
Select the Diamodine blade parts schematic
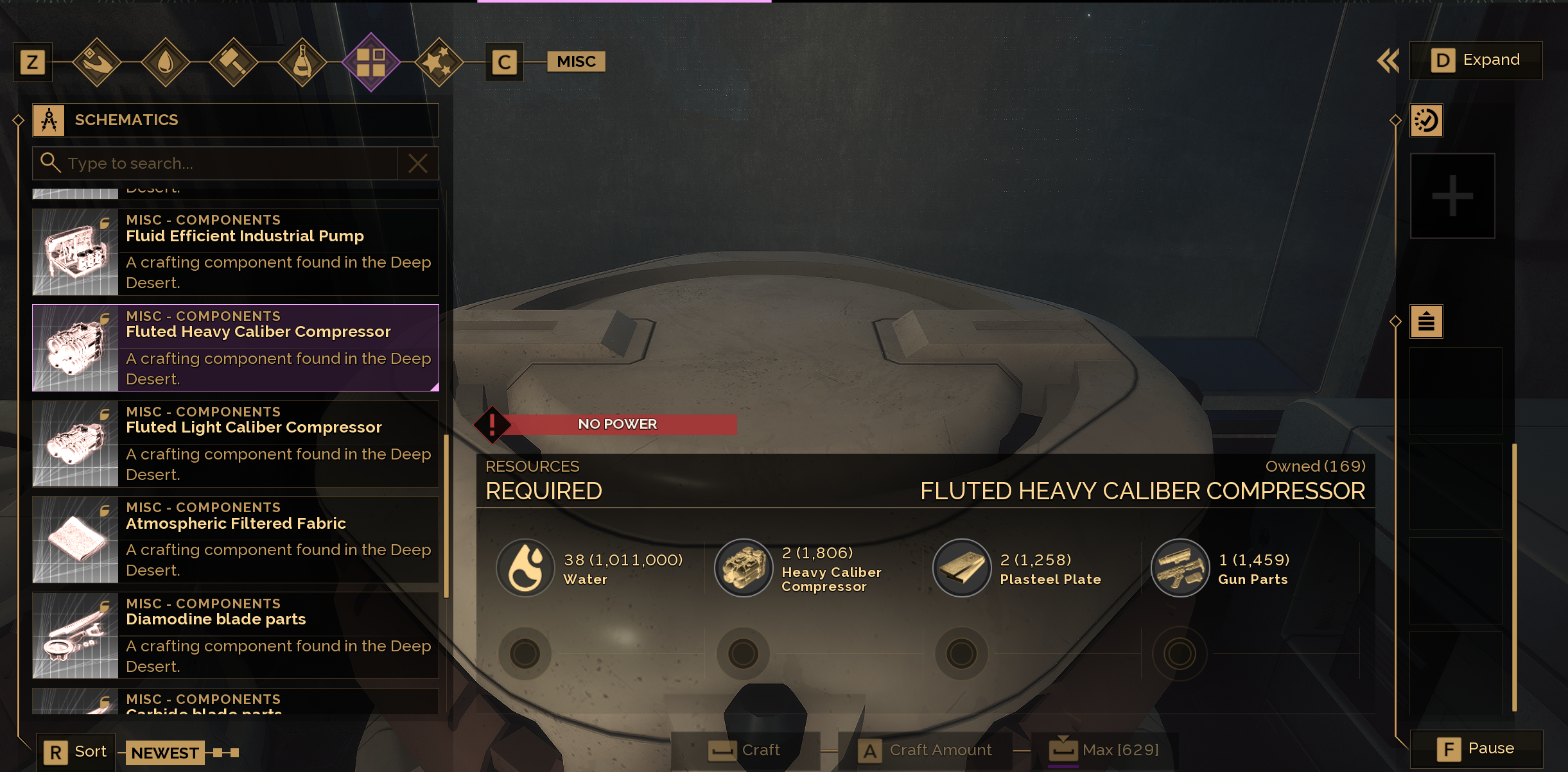(x=235, y=635)
